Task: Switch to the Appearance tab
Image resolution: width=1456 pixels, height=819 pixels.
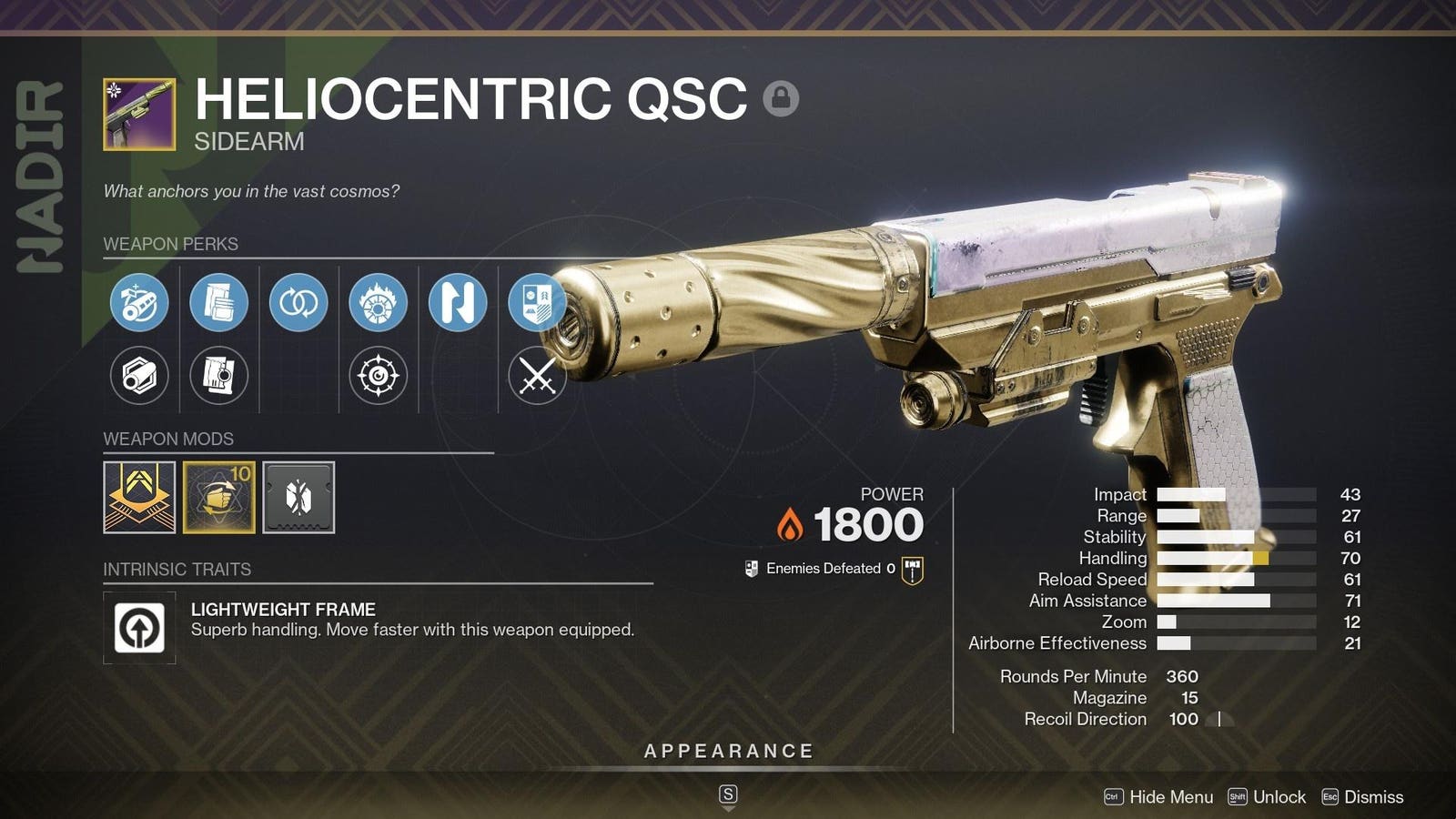Action: 727,751
